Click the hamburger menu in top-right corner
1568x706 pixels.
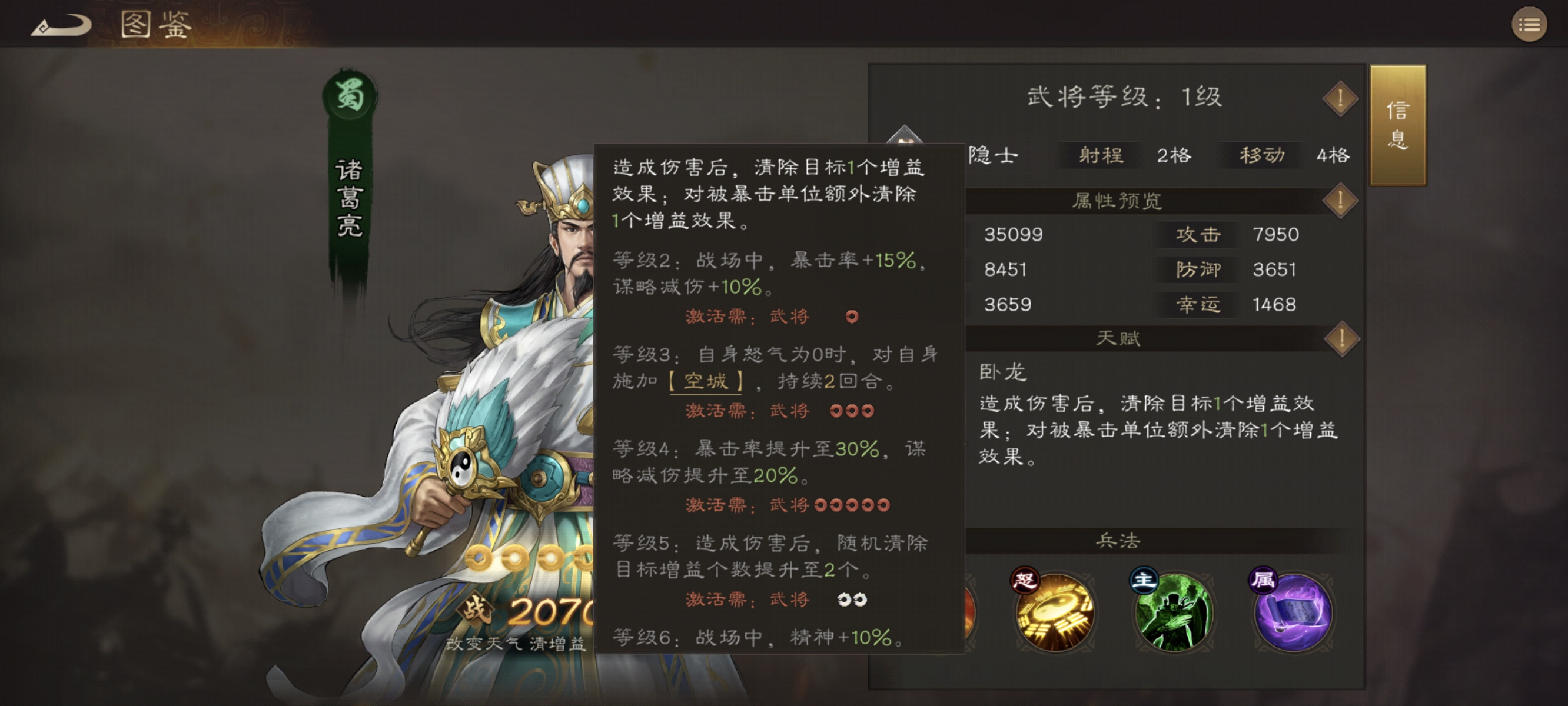click(1529, 25)
